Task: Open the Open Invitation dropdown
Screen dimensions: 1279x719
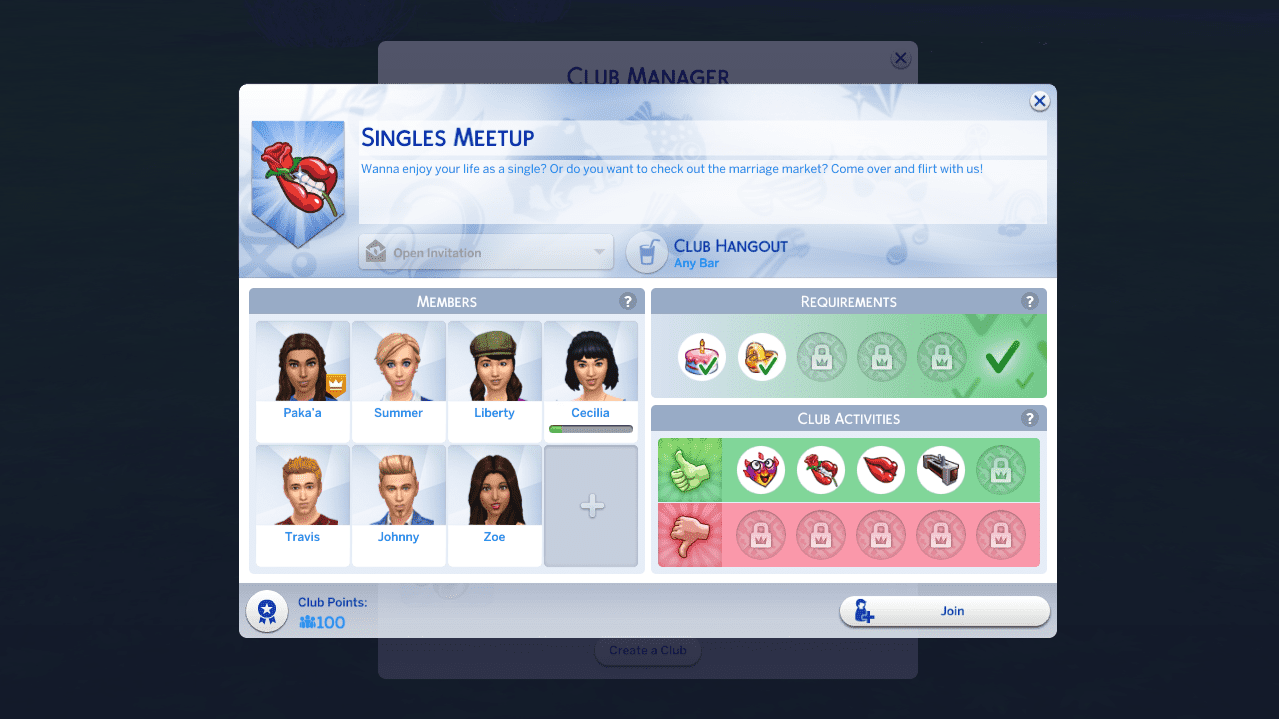Action: coord(486,252)
